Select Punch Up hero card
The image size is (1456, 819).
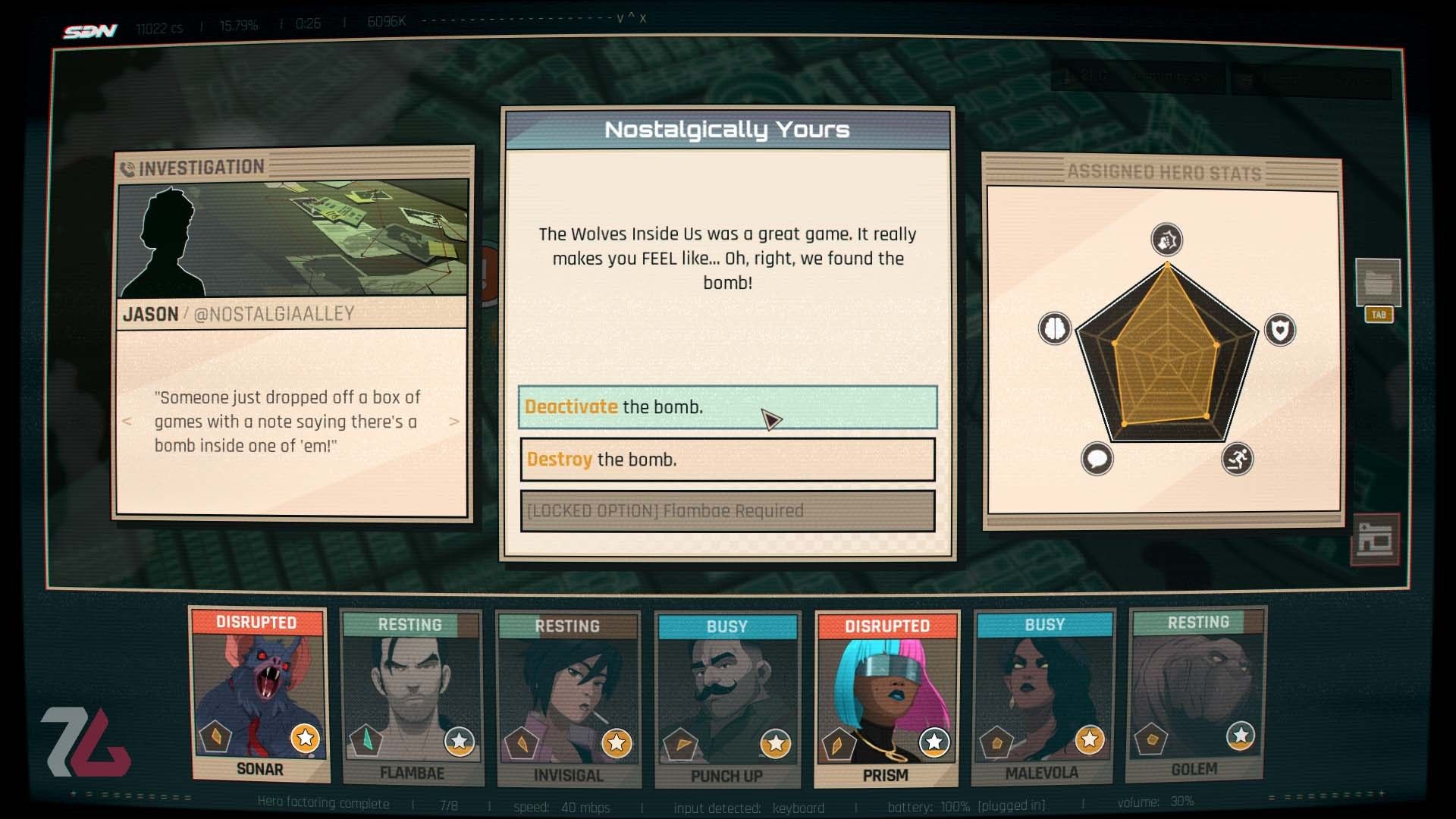(726, 700)
